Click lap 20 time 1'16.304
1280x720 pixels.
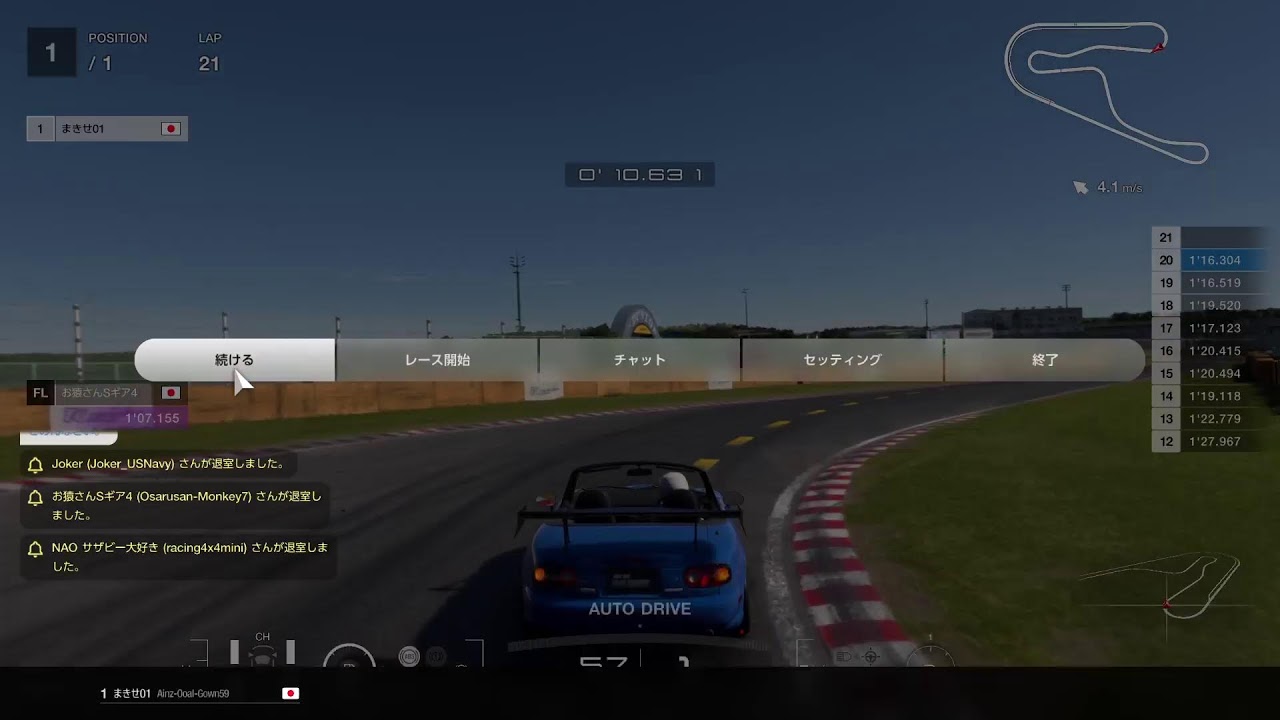tap(1214, 260)
